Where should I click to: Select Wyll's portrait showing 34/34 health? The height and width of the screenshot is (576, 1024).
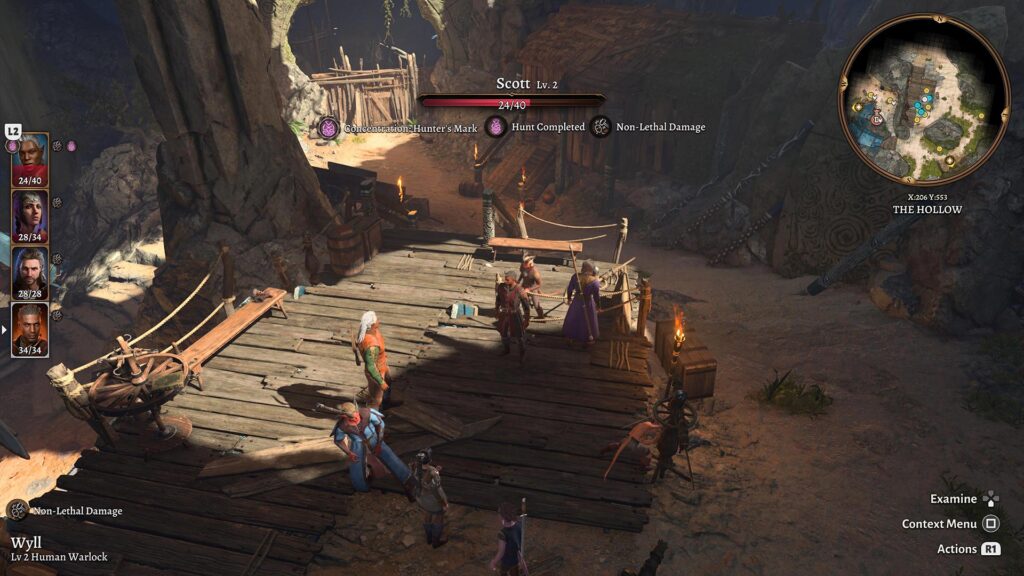[30, 328]
